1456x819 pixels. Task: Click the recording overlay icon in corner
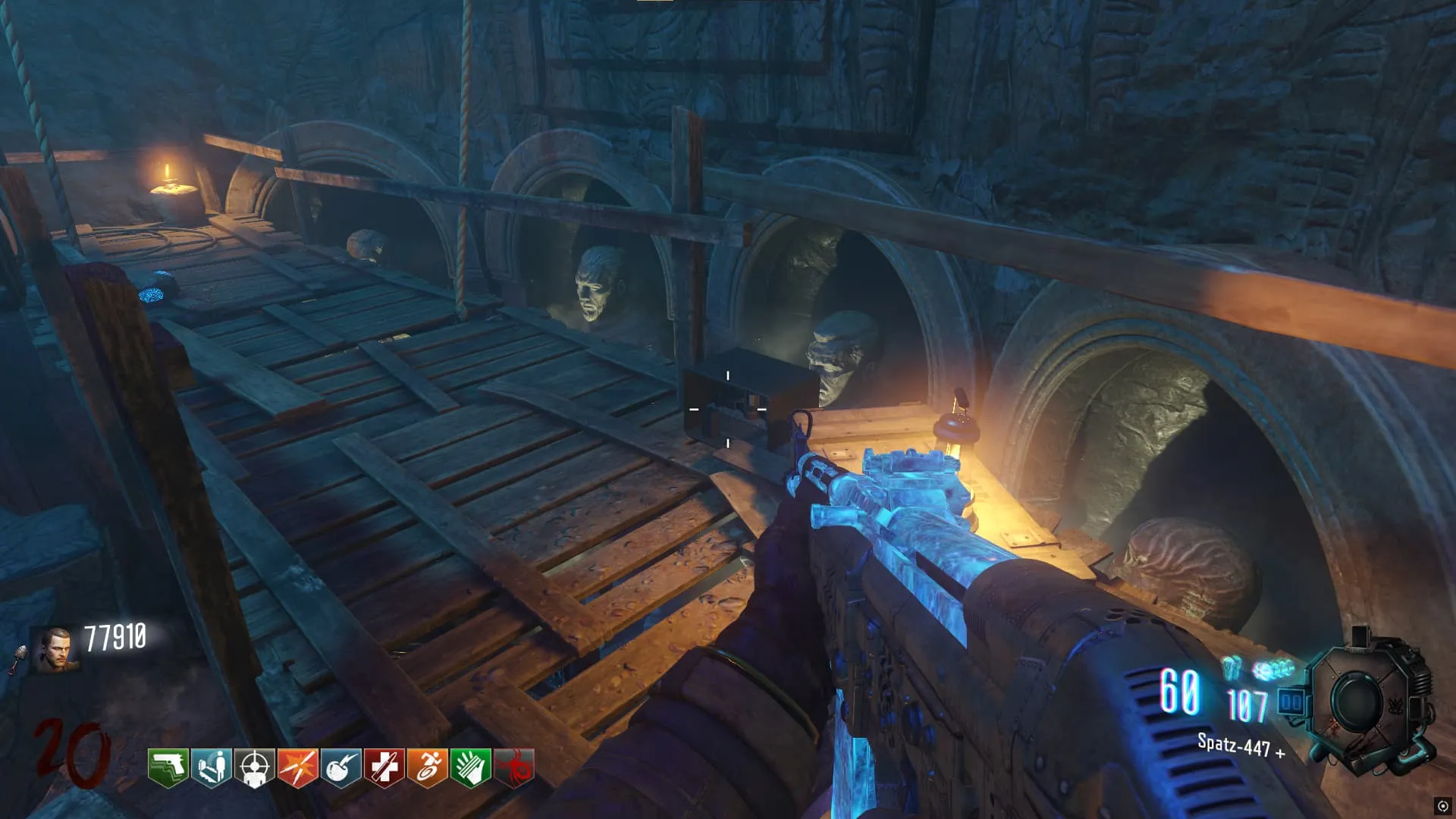[1442, 806]
